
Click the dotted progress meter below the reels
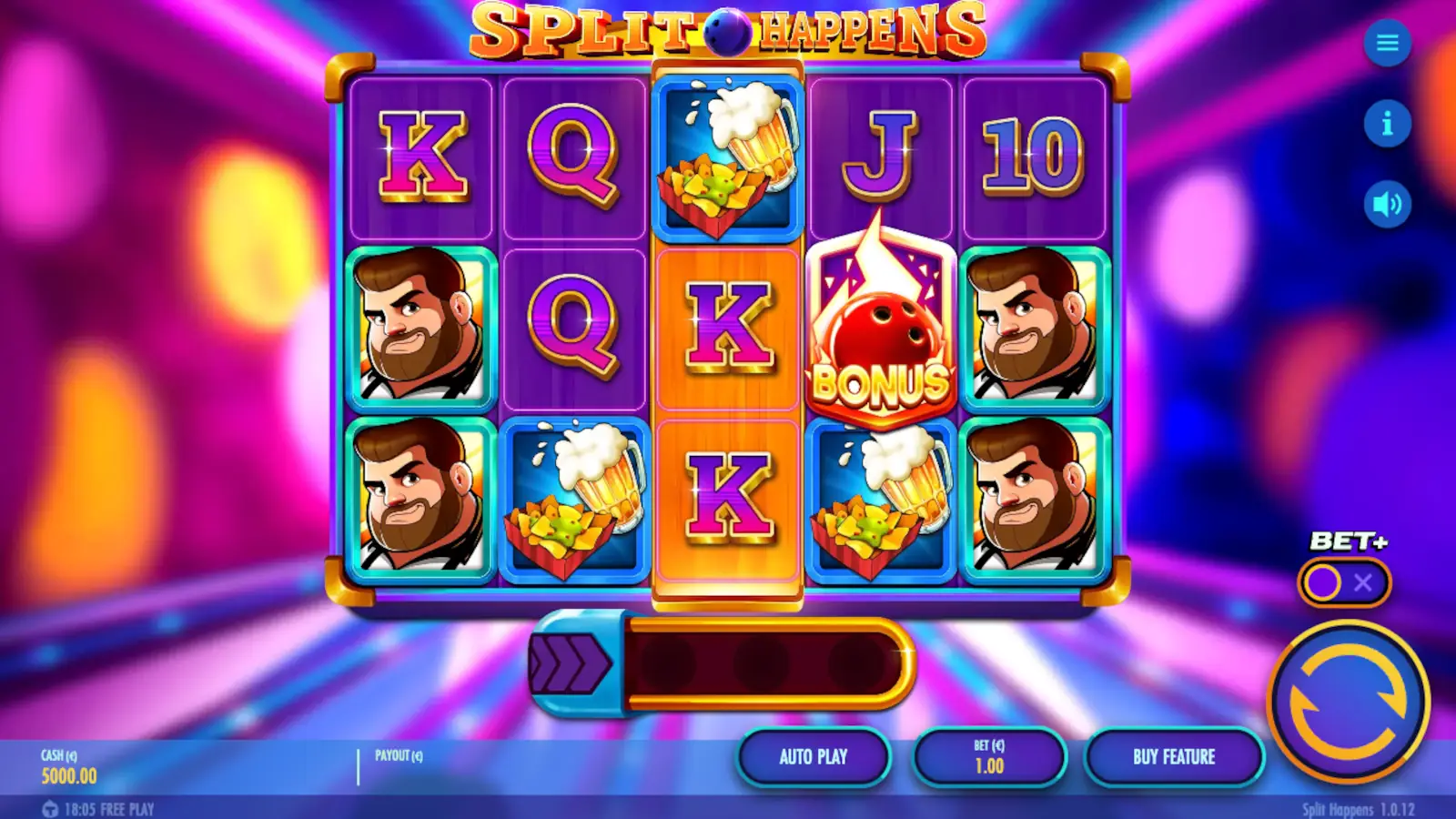pos(764,662)
